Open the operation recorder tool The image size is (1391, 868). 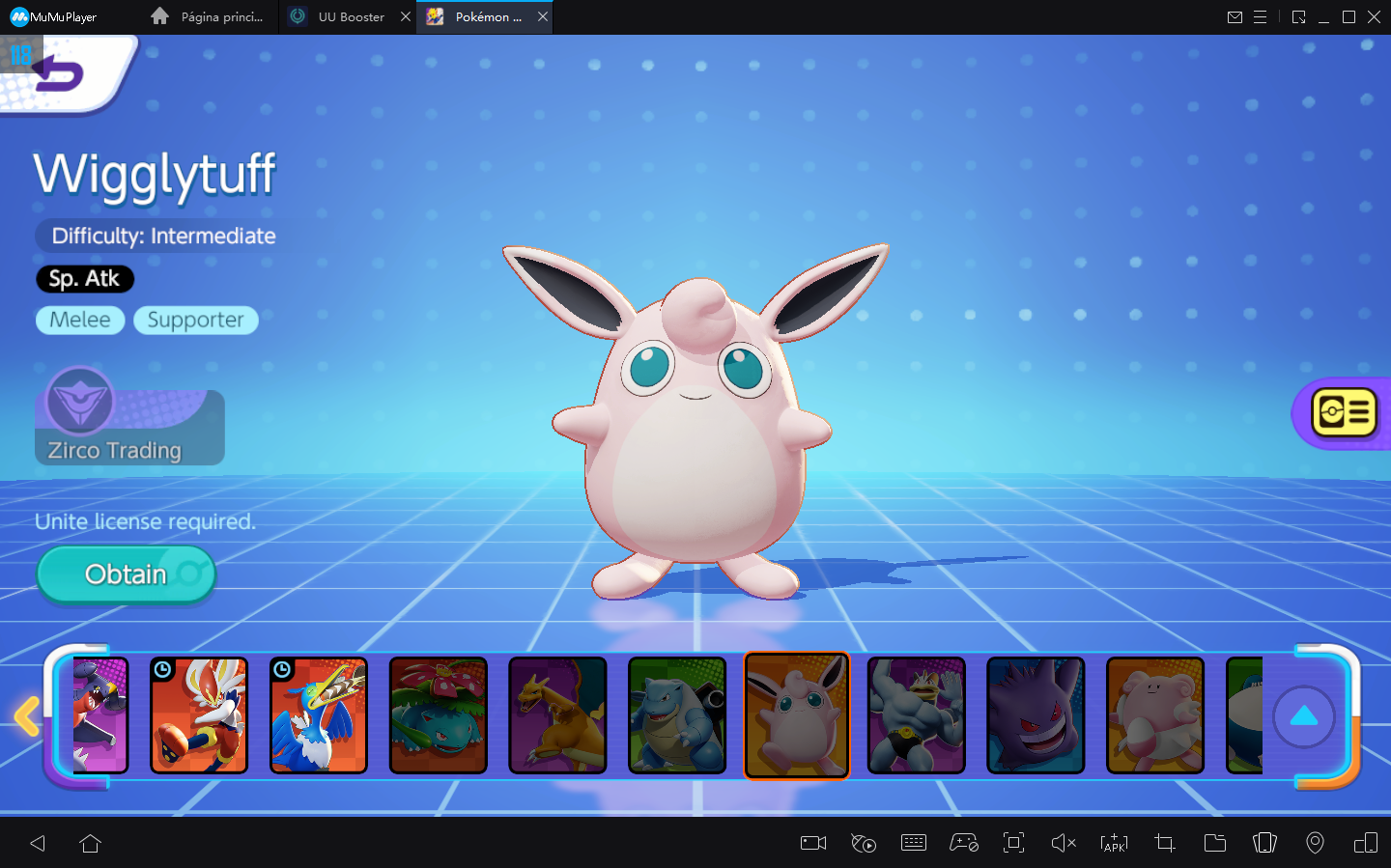click(x=864, y=843)
